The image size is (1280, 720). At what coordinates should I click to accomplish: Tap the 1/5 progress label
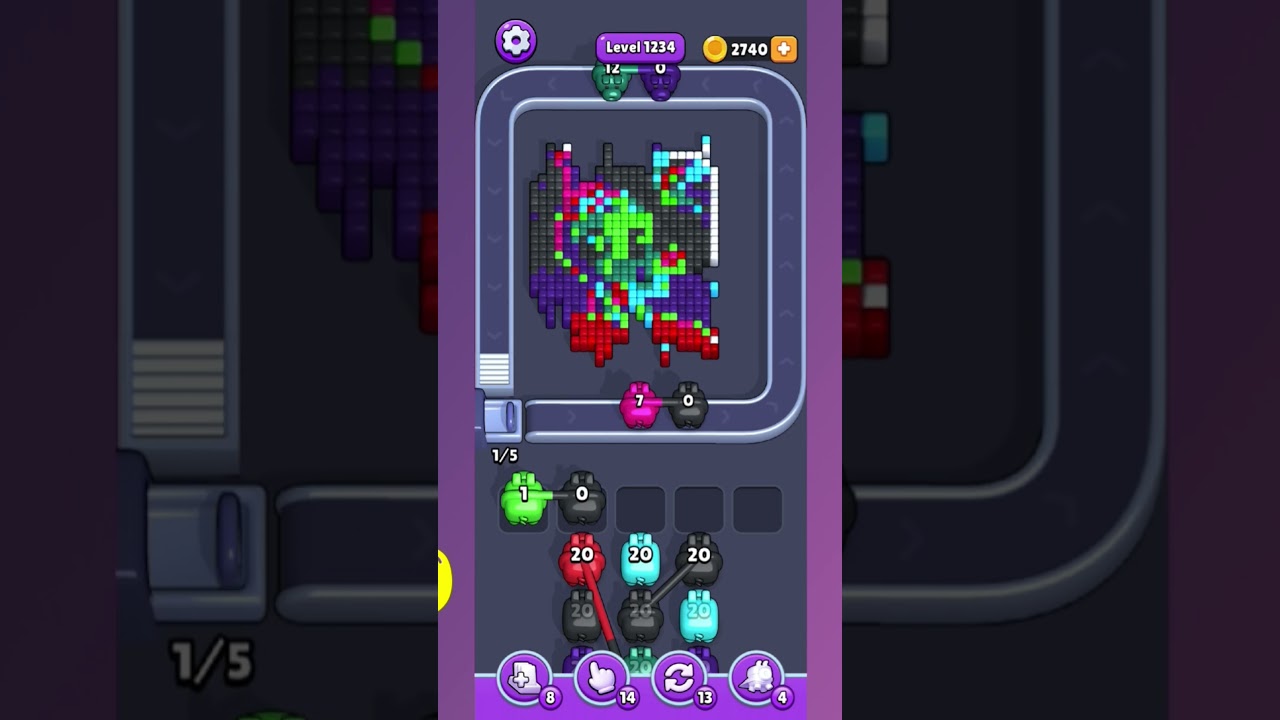point(502,455)
